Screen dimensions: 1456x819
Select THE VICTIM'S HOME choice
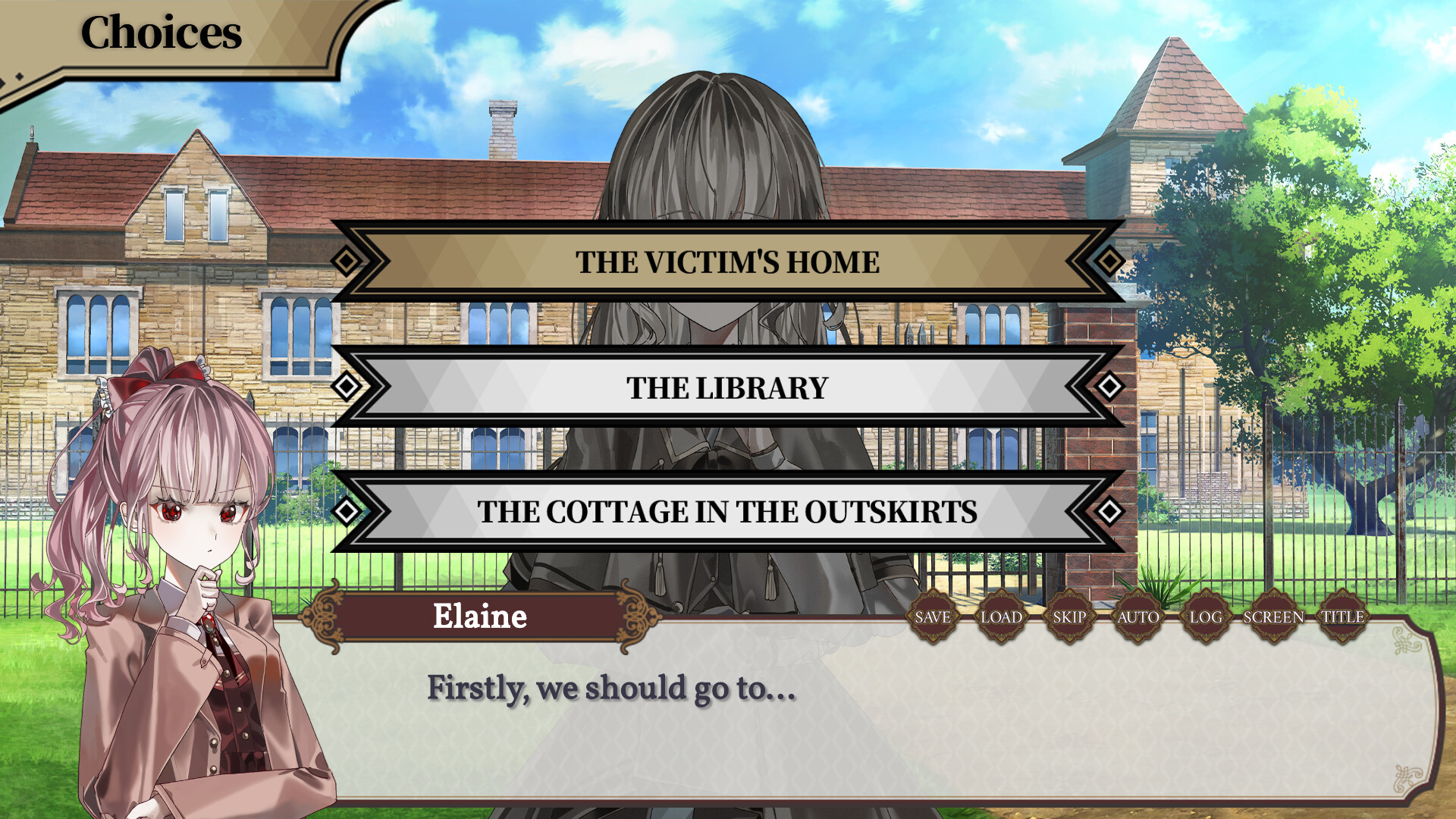[x=726, y=263]
